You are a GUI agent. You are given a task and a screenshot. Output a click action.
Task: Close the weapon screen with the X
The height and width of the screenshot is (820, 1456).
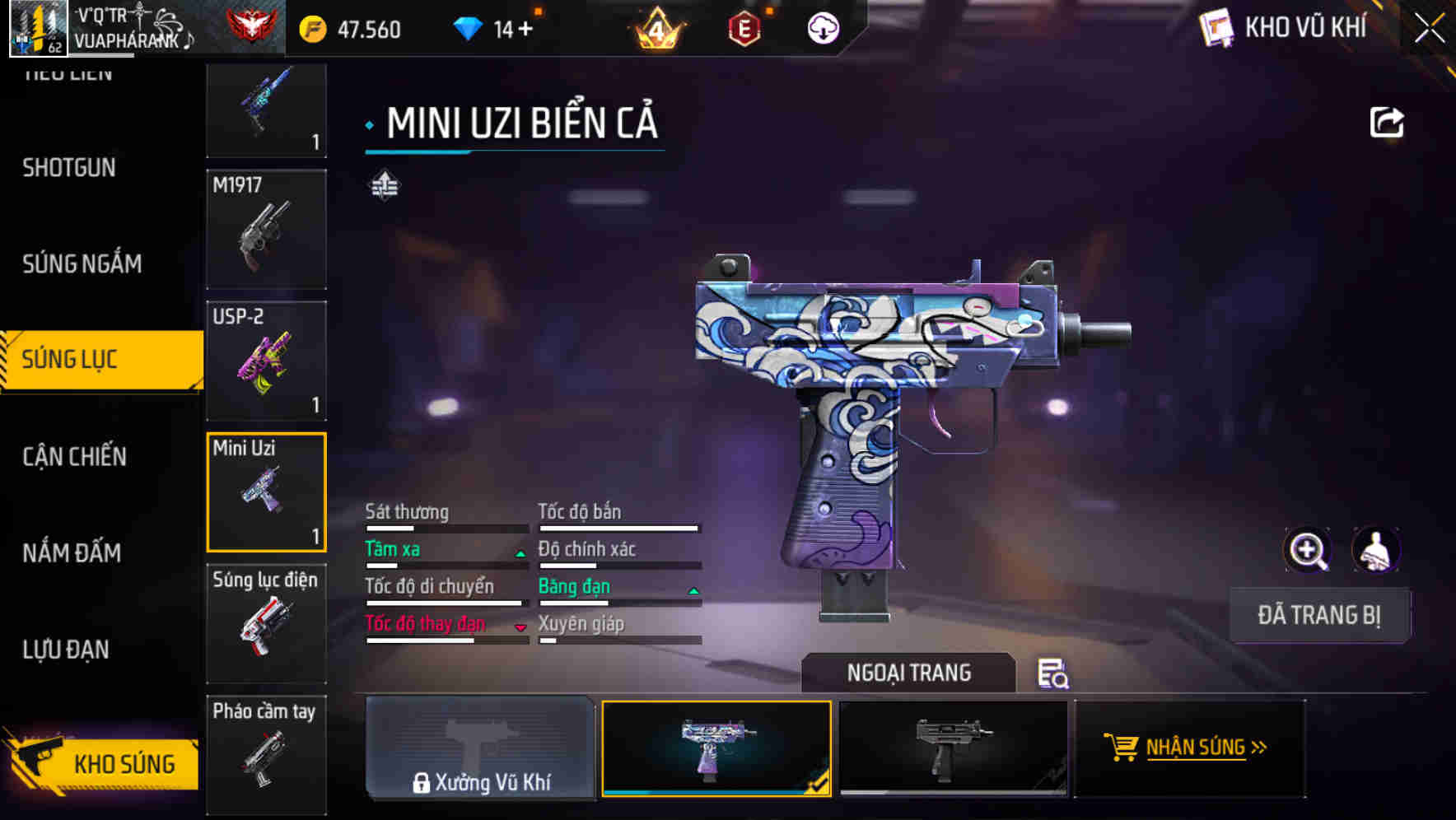1429,29
